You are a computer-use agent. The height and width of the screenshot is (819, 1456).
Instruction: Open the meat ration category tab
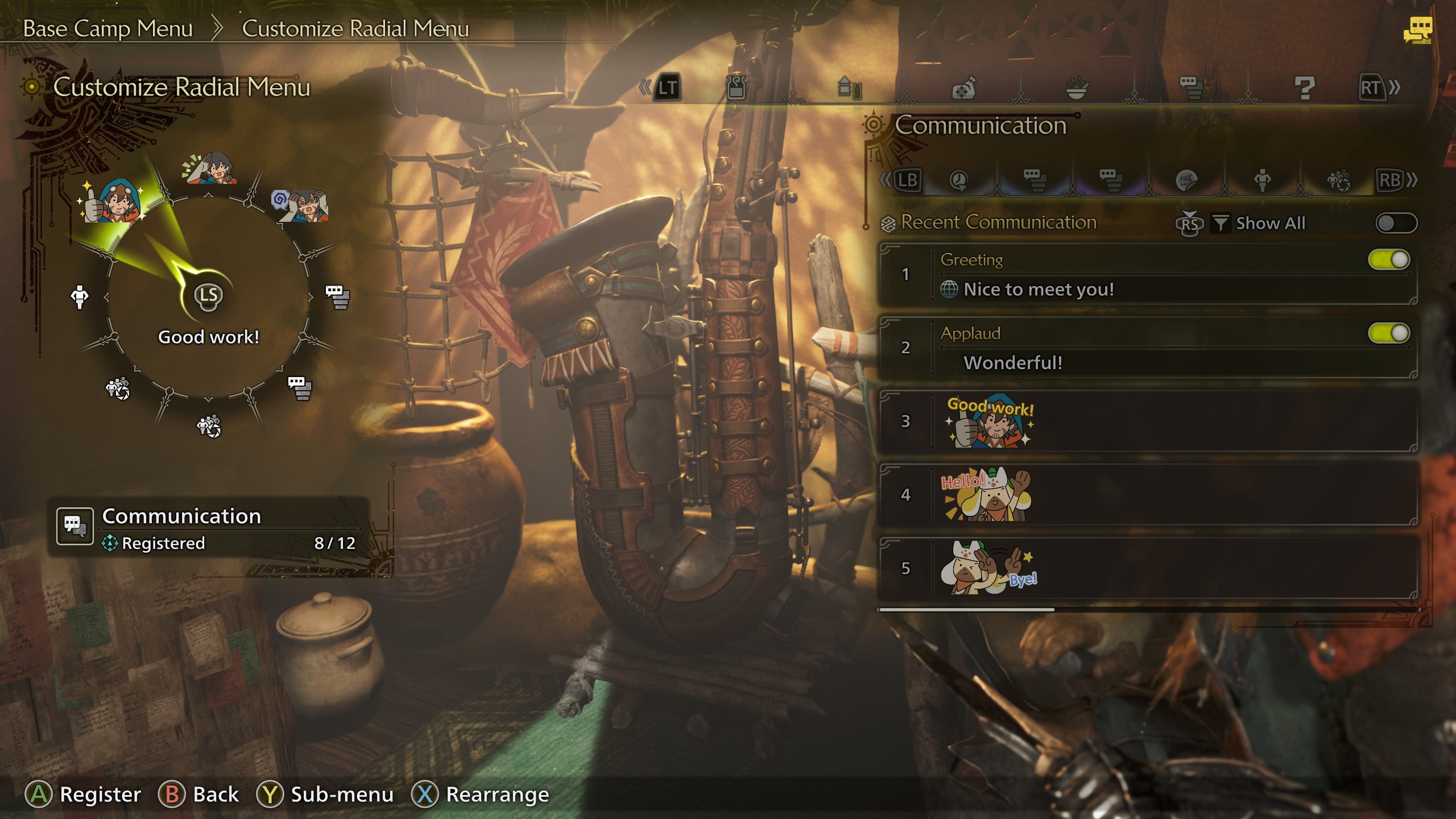(963, 88)
